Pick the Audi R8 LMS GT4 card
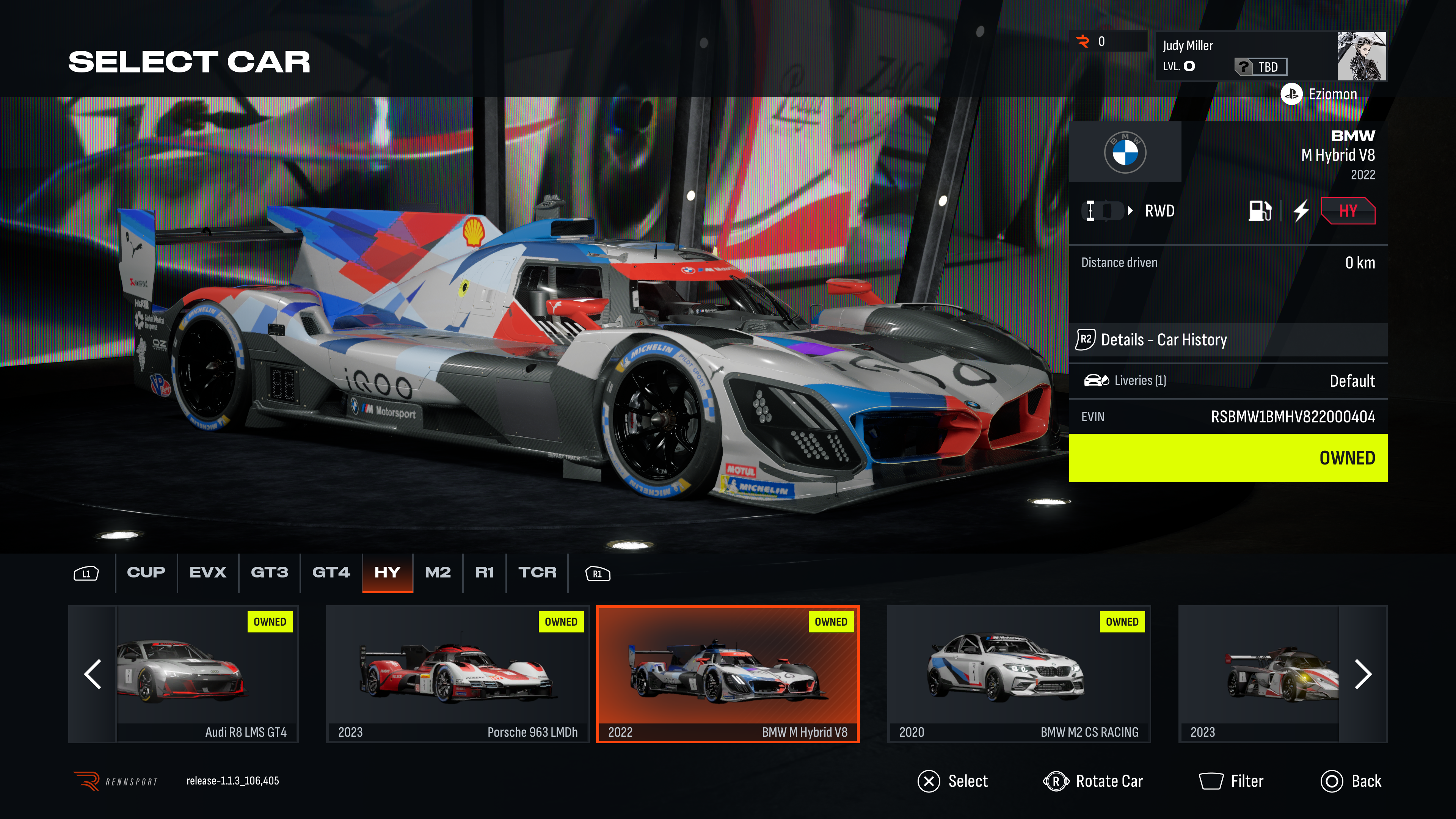Image resolution: width=1456 pixels, height=819 pixels. (207, 674)
